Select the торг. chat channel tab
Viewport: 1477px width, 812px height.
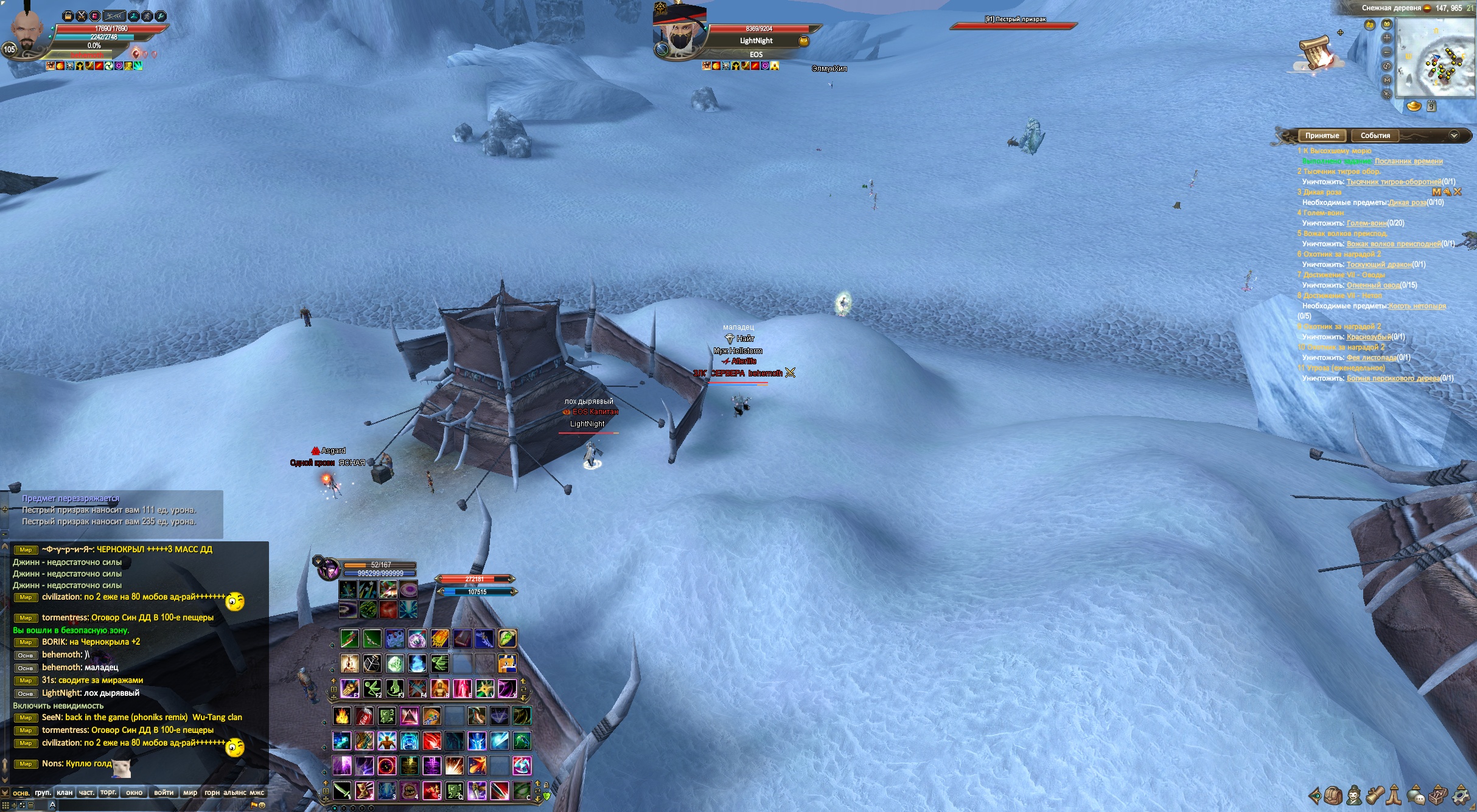pos(108,793)
